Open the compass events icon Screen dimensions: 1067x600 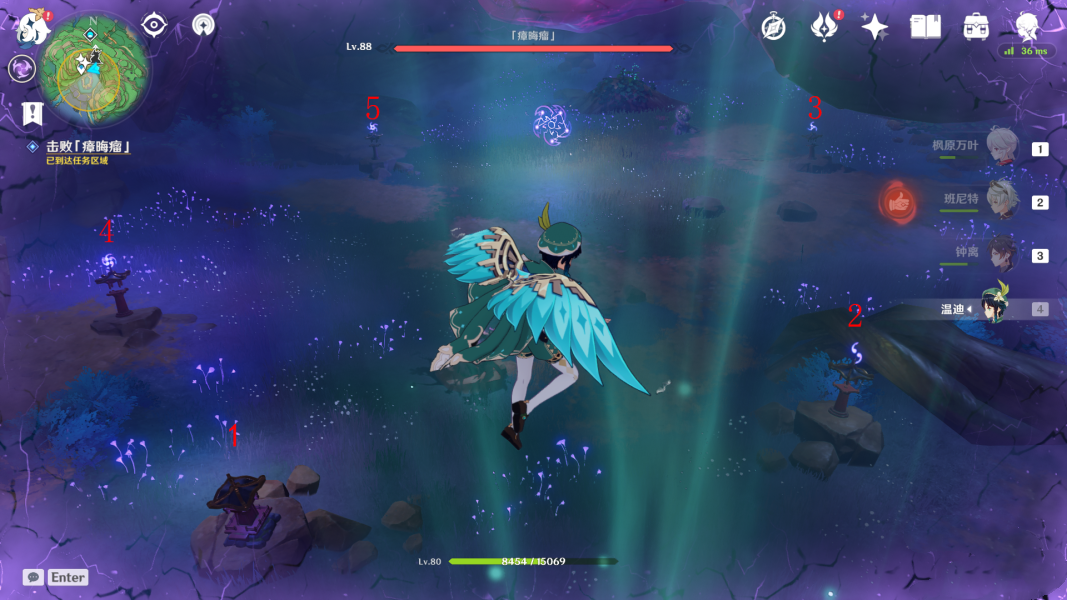coord(773,27)
